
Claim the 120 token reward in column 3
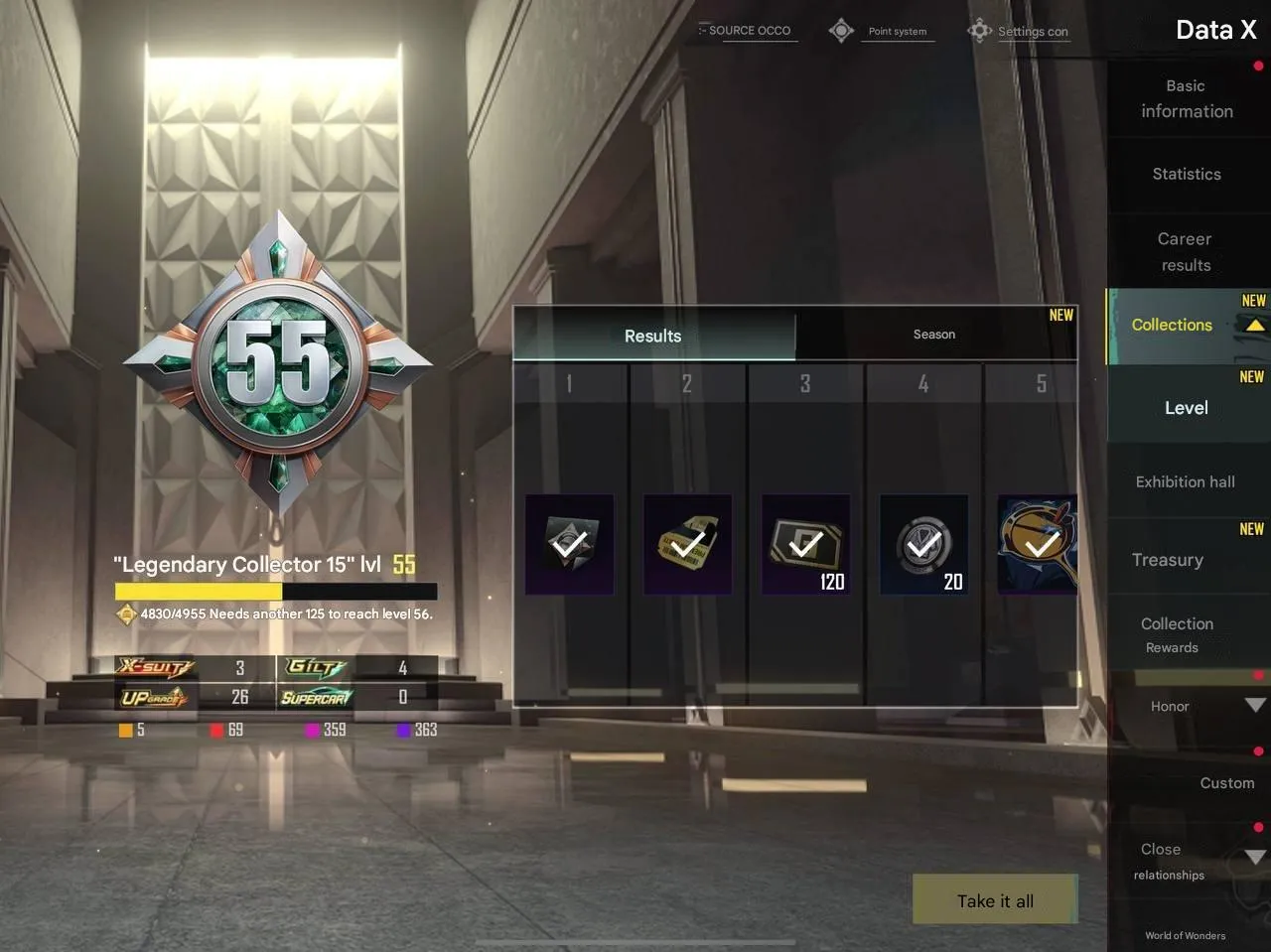tap(805, 544)
